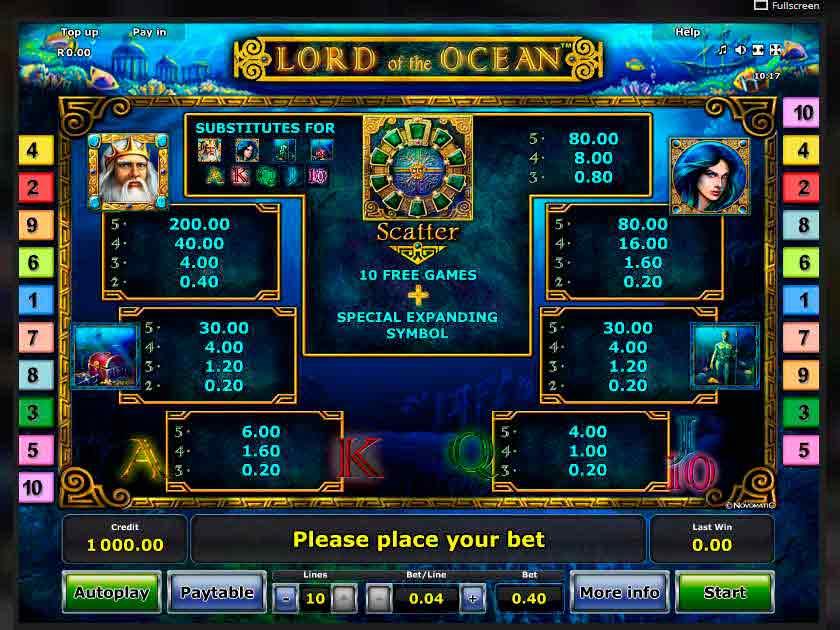Open the More info page
The height and width of the screenshot is (630, 840).
click(x=619, y=592)
